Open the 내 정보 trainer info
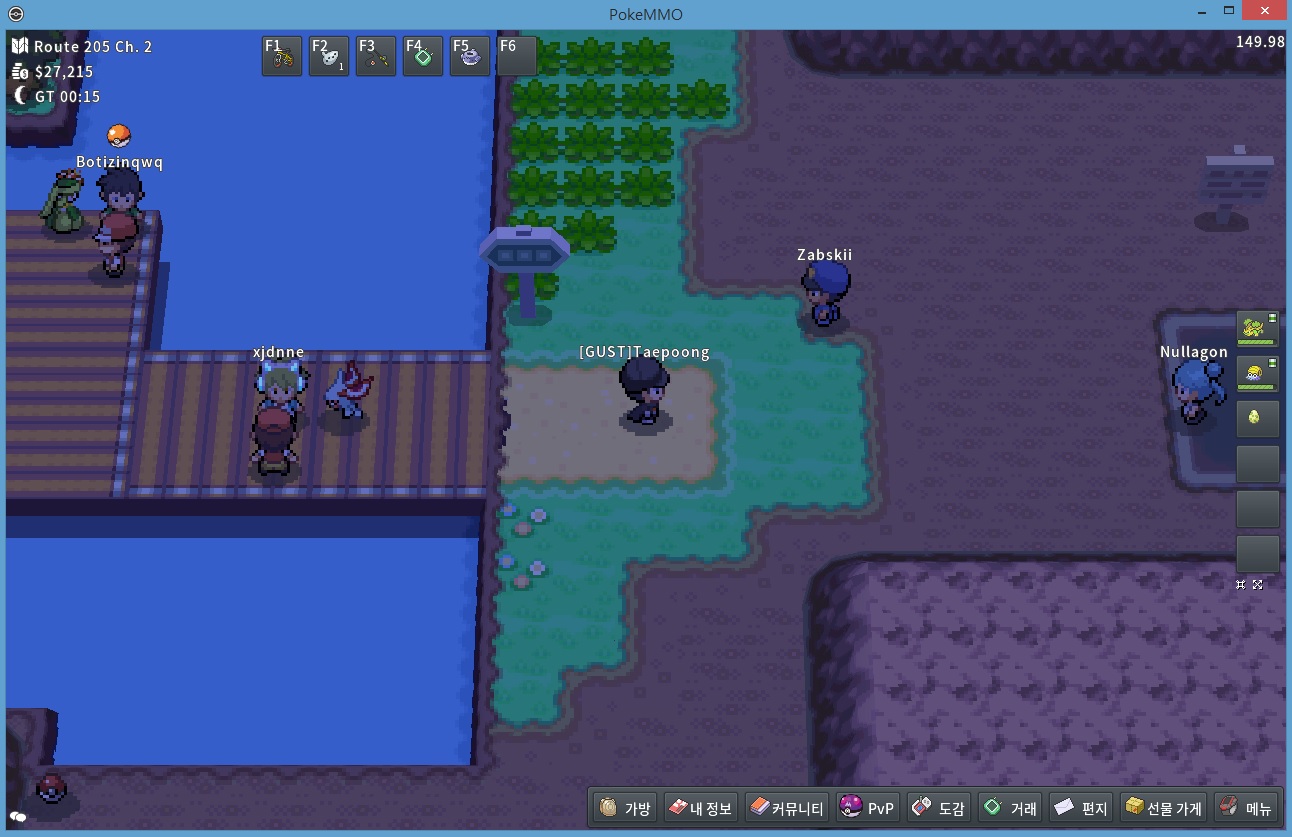1292x837 pixels. (700, 807)
